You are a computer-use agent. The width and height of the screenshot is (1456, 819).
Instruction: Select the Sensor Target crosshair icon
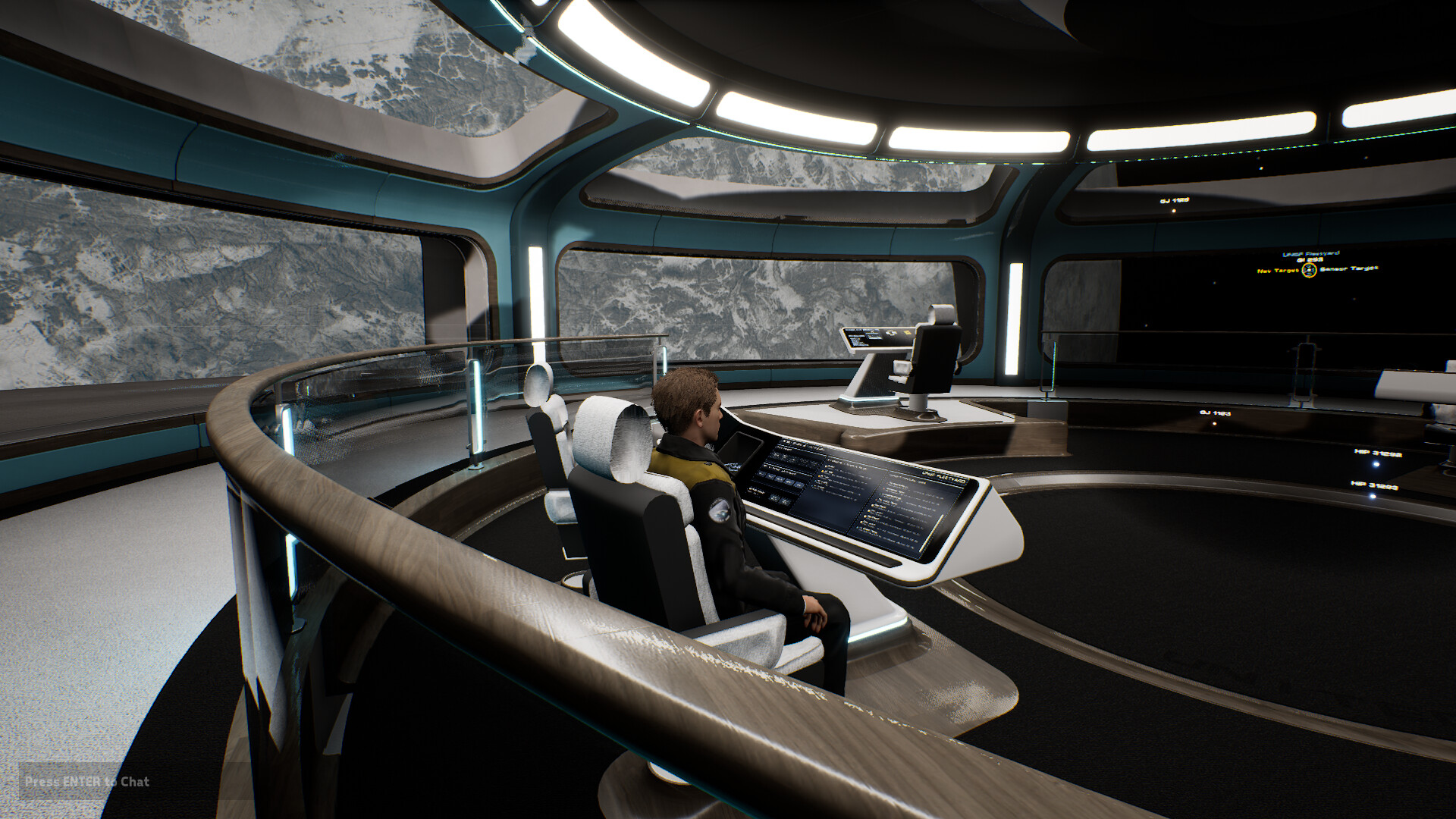click(1308, 271)
